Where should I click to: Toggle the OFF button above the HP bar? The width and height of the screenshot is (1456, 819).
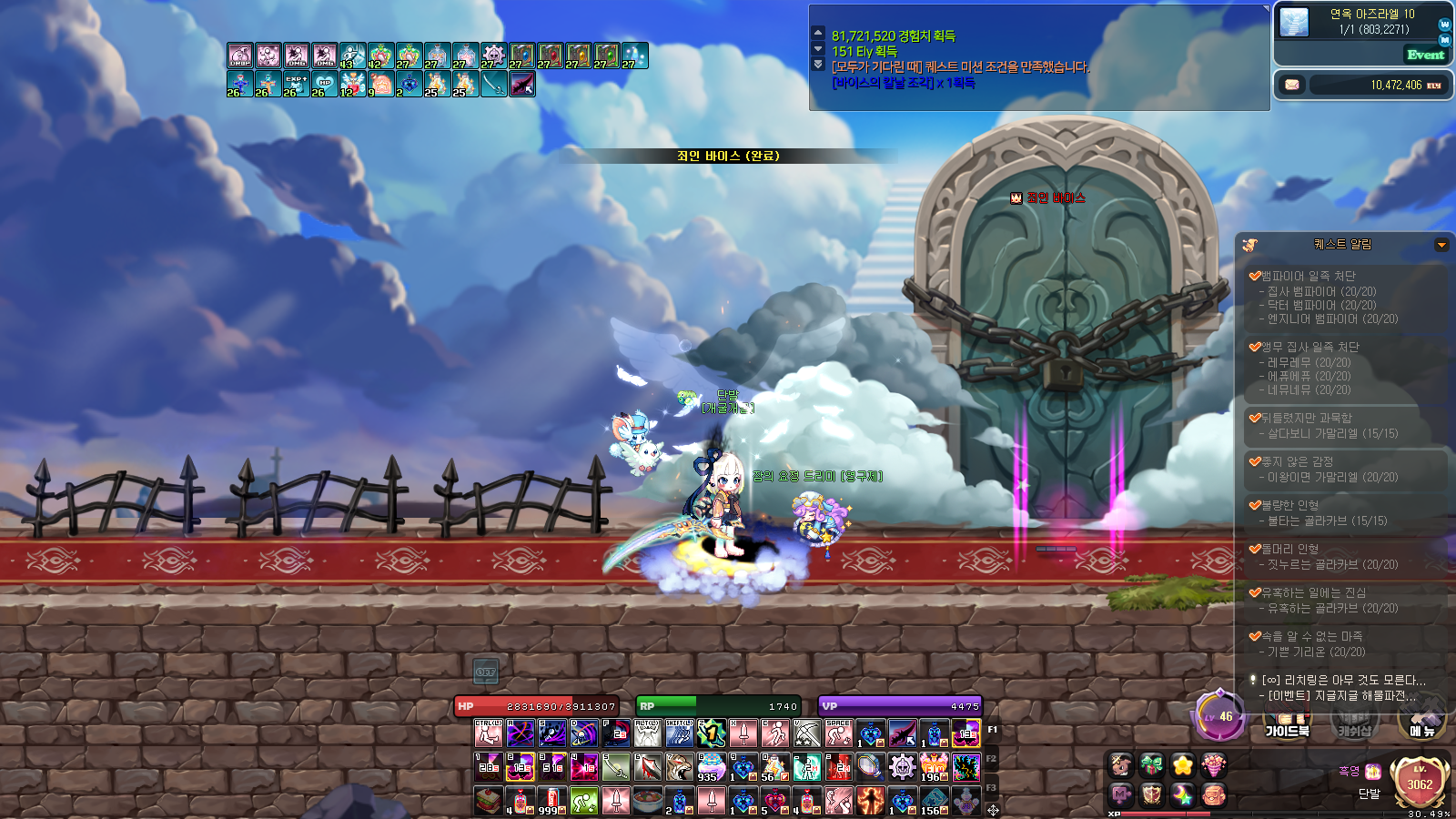pos(486,672)
